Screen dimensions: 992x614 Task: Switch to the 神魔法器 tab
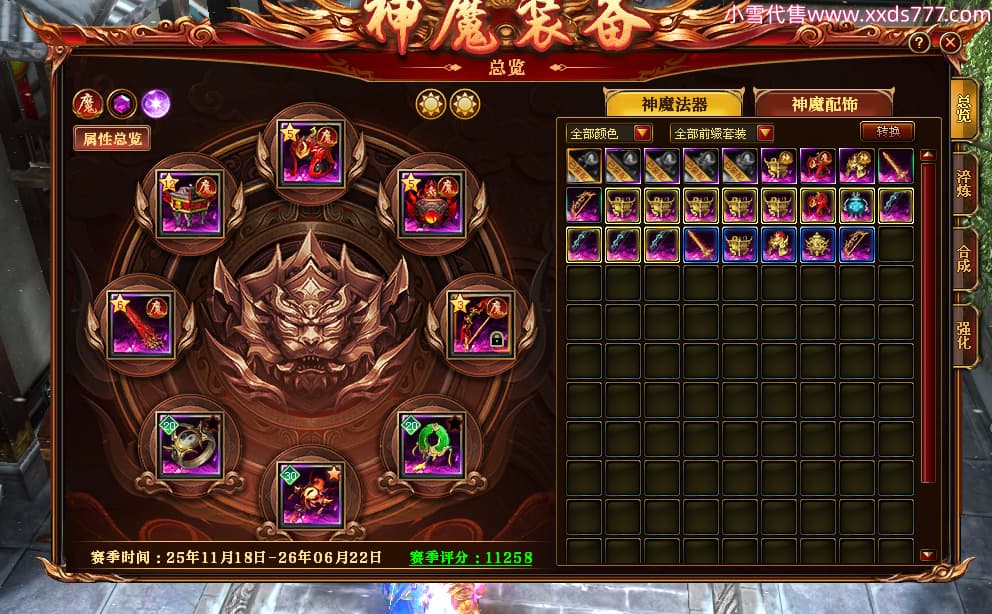[673, 104]
